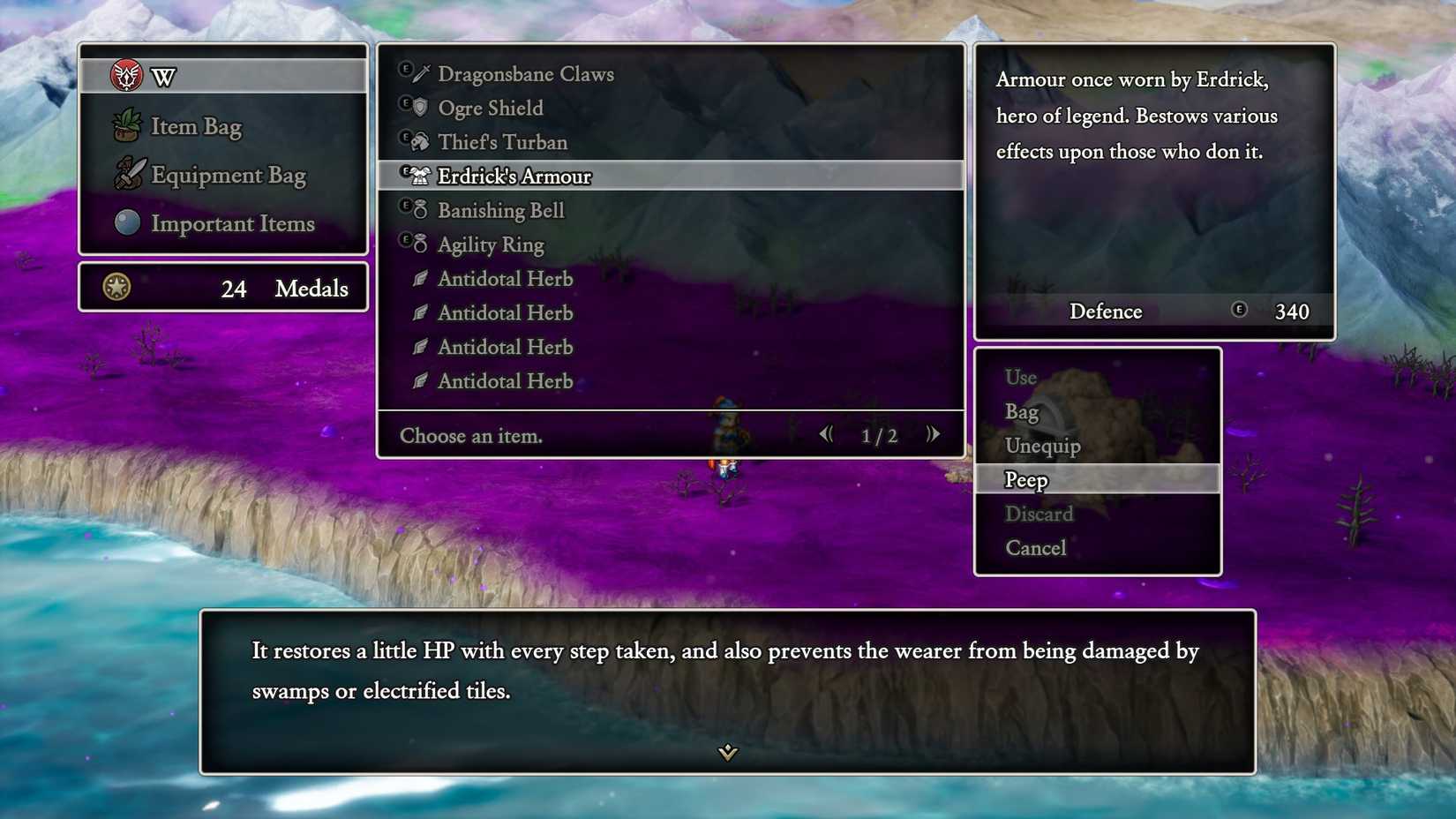1456x819 pixels.
Task: Select Peep from the action menu
Action: 1025,479
